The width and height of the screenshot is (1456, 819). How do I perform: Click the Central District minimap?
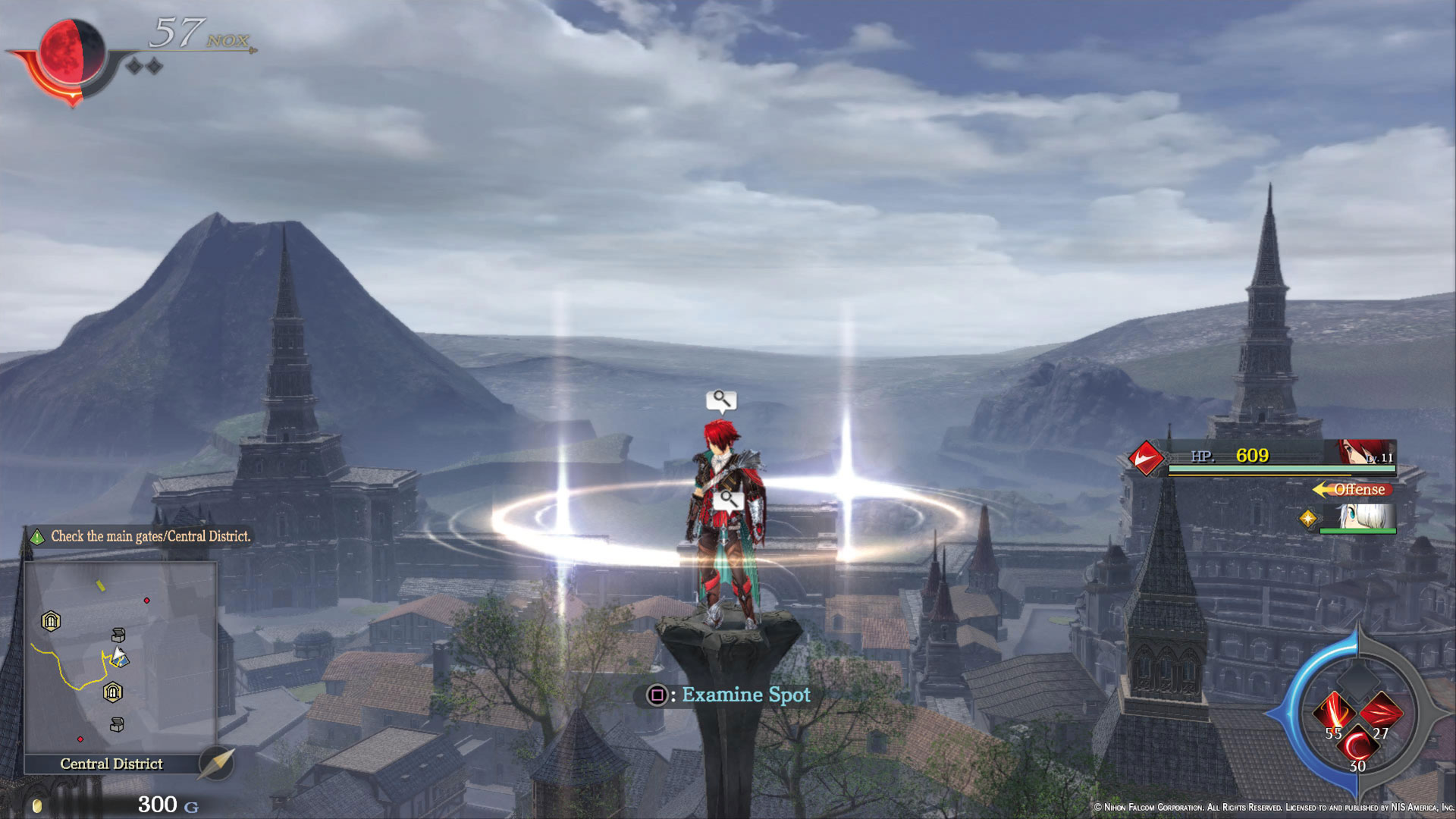pos(121,657)
